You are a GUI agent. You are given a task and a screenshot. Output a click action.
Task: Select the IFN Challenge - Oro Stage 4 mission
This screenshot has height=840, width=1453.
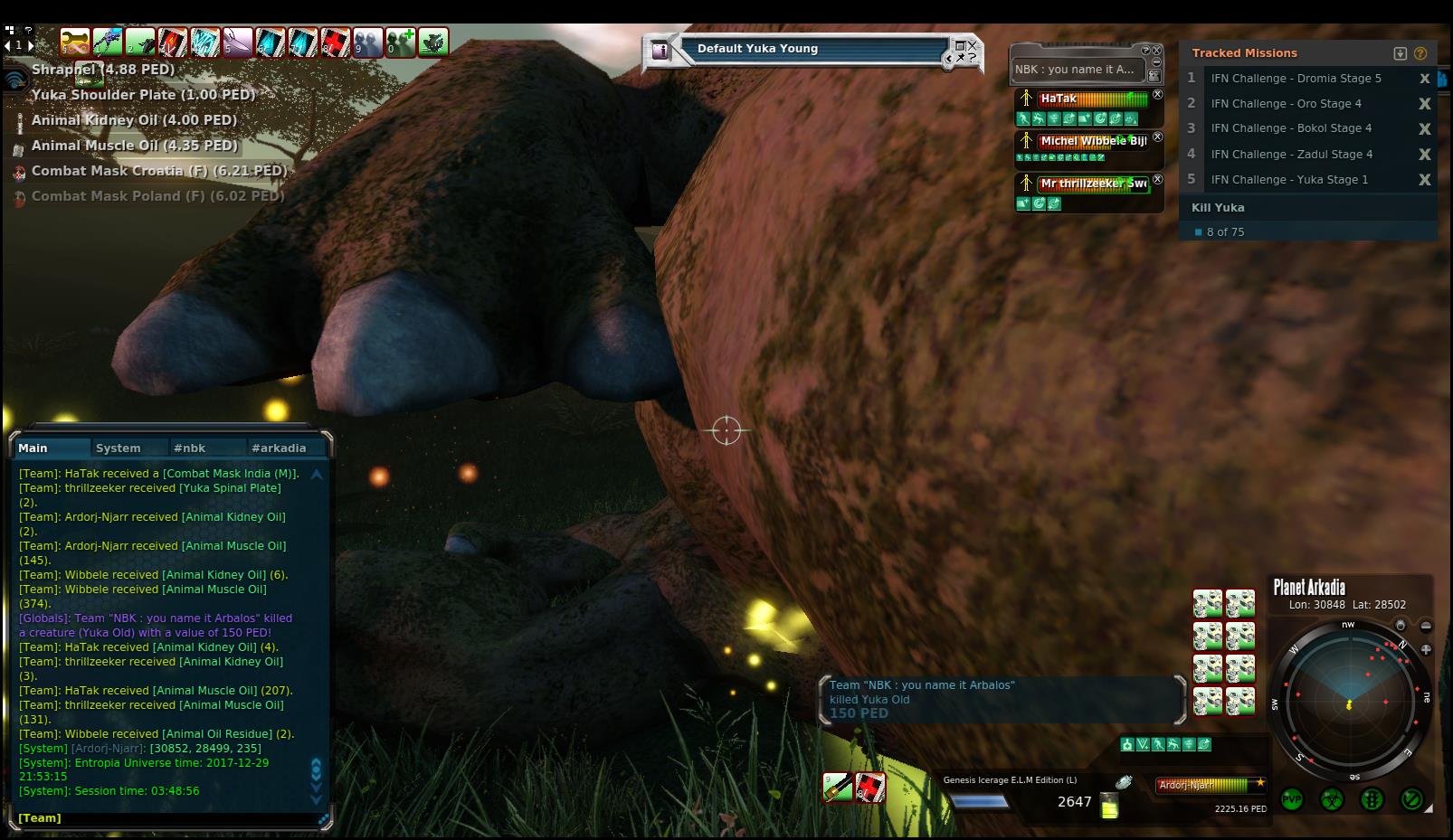tap(1286, 104)
